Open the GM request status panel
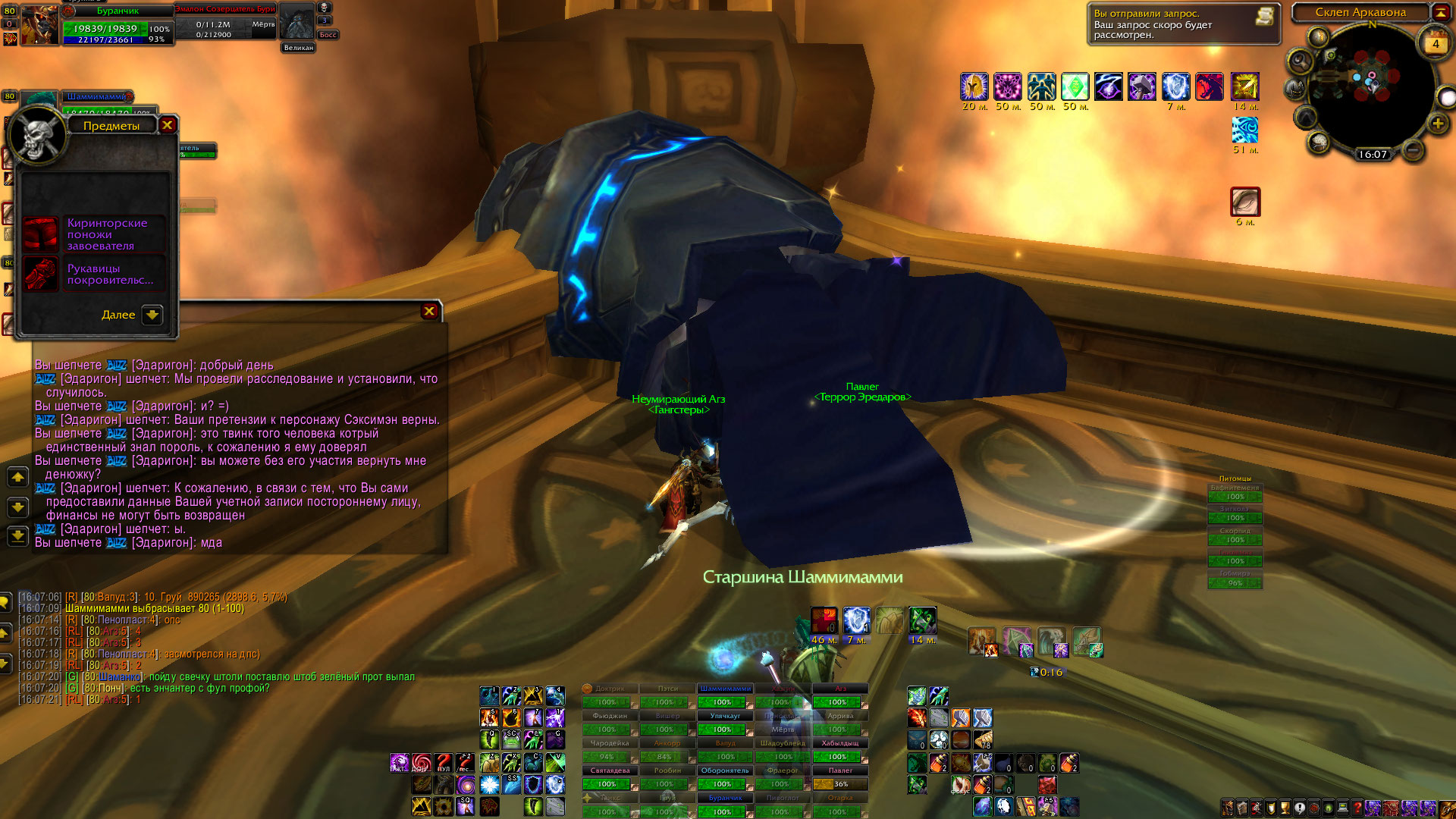This screenshot has width=1456, height=819. (x=1263, y=17)
